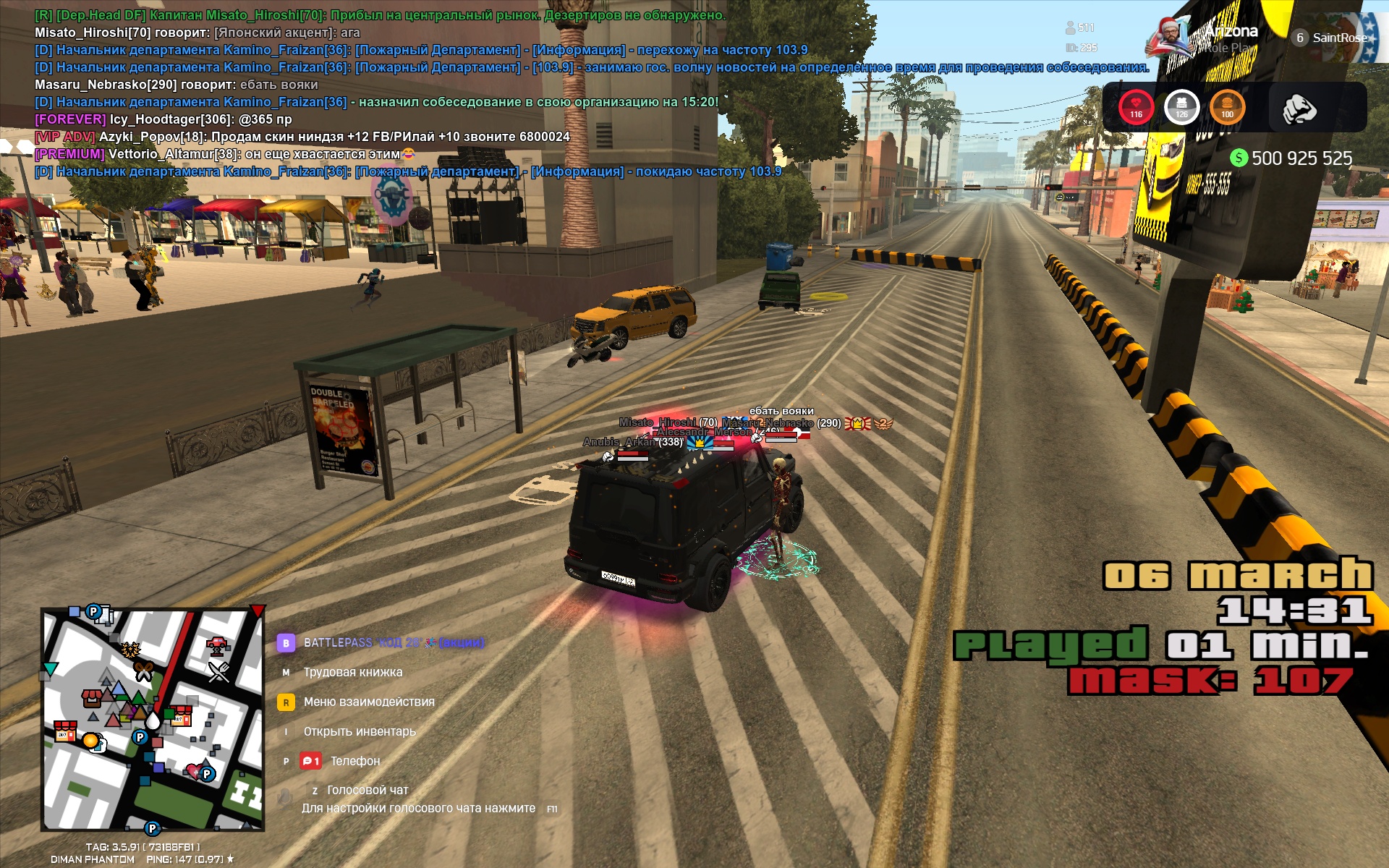Select the fork-and-knife restaurant marker on minimap
The width and height of the screenshot is (1389, 868).
pos(218,672)
